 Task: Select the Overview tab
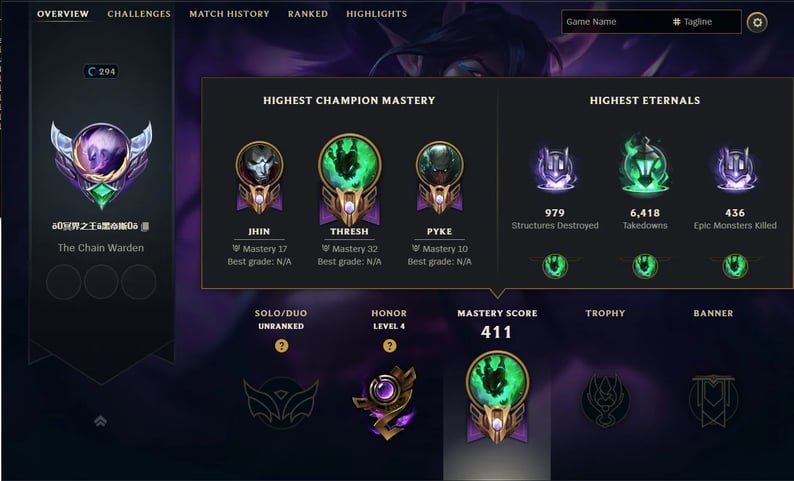click(x=63, y=14)
